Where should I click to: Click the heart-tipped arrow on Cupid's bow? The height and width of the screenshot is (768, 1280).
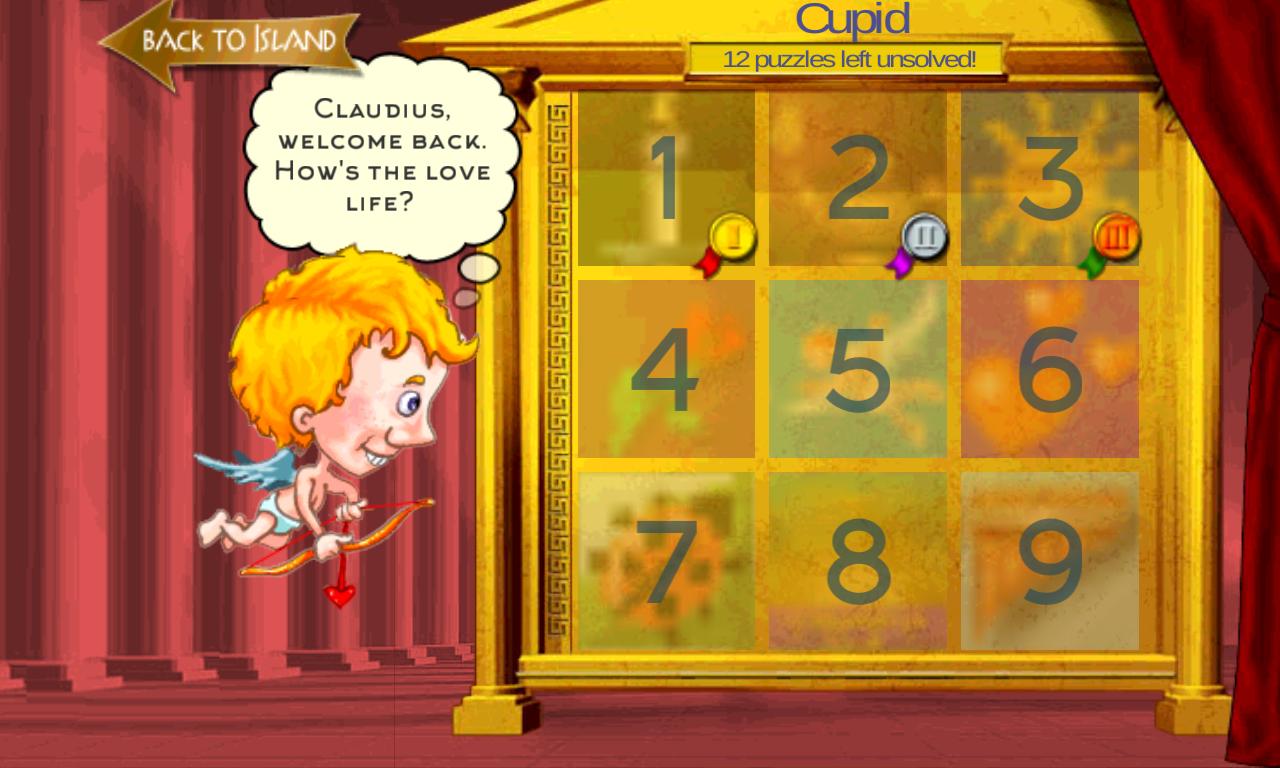pos(340,595)
